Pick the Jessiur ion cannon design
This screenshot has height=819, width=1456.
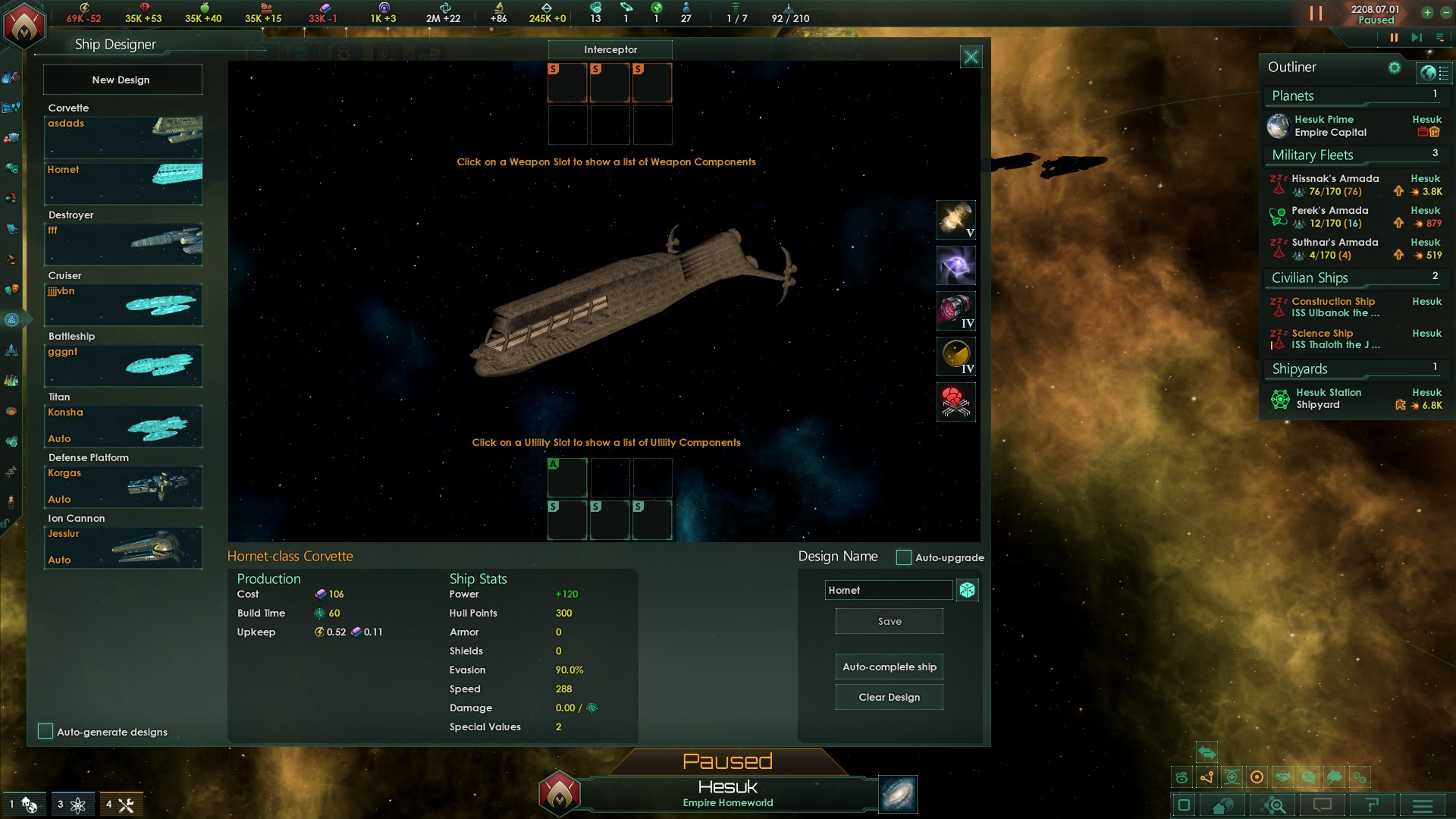pyautogui.click(x=123, y=547)
